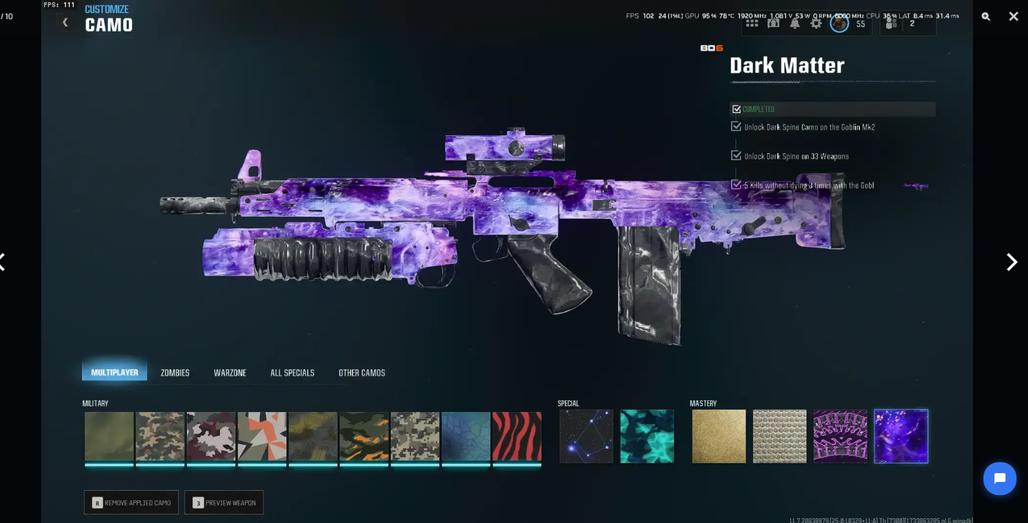The height and width of the screenshot is (523, 1028).
Task: Select the orange and white geometric camo
Action: 262,436
